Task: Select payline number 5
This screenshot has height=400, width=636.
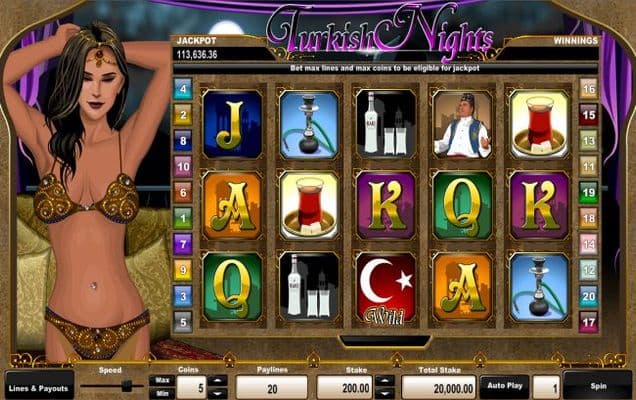Action: pyautogui.click(x=182, y=322)
